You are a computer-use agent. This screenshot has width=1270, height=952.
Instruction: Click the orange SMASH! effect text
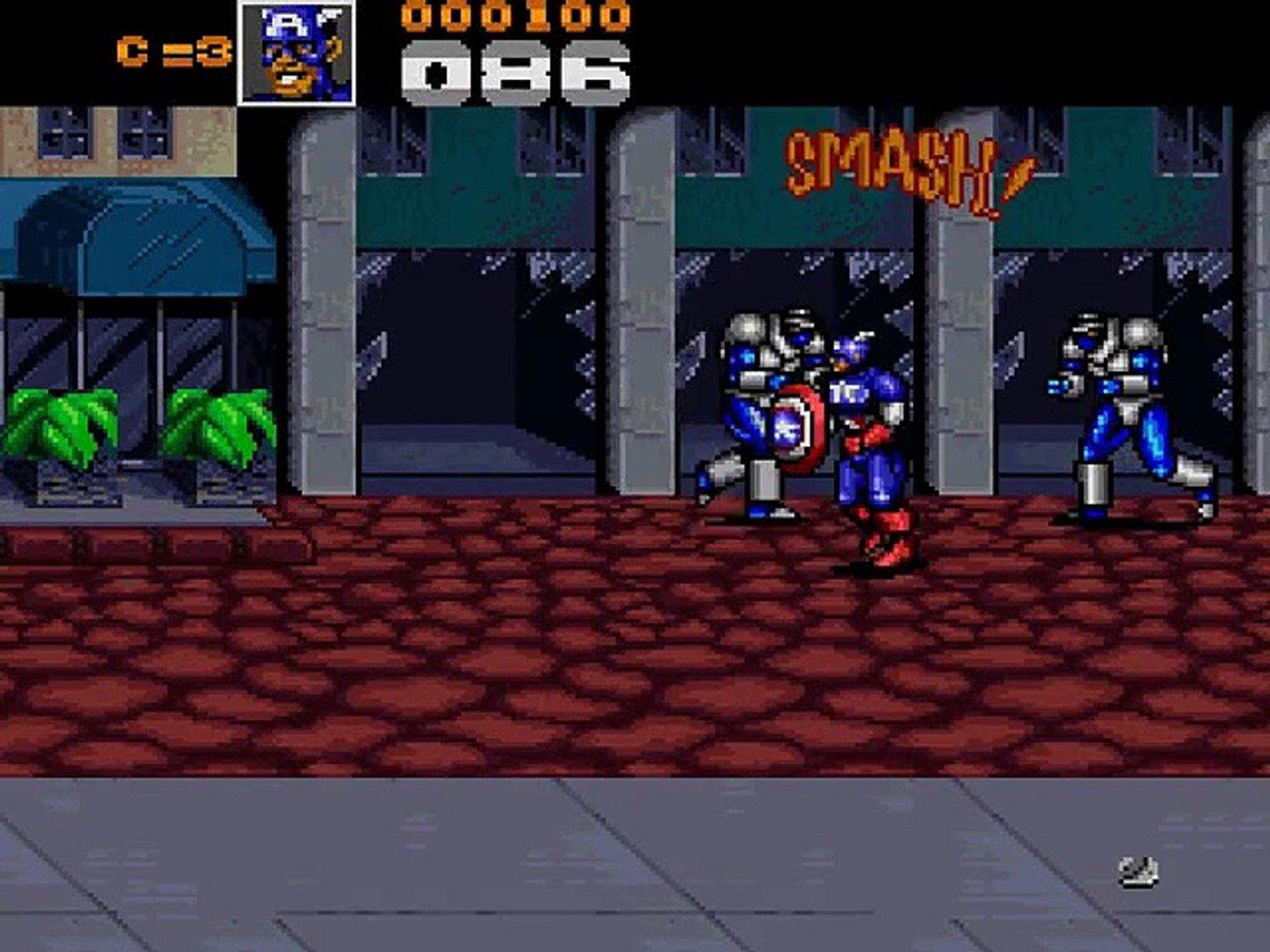[900, 163]
